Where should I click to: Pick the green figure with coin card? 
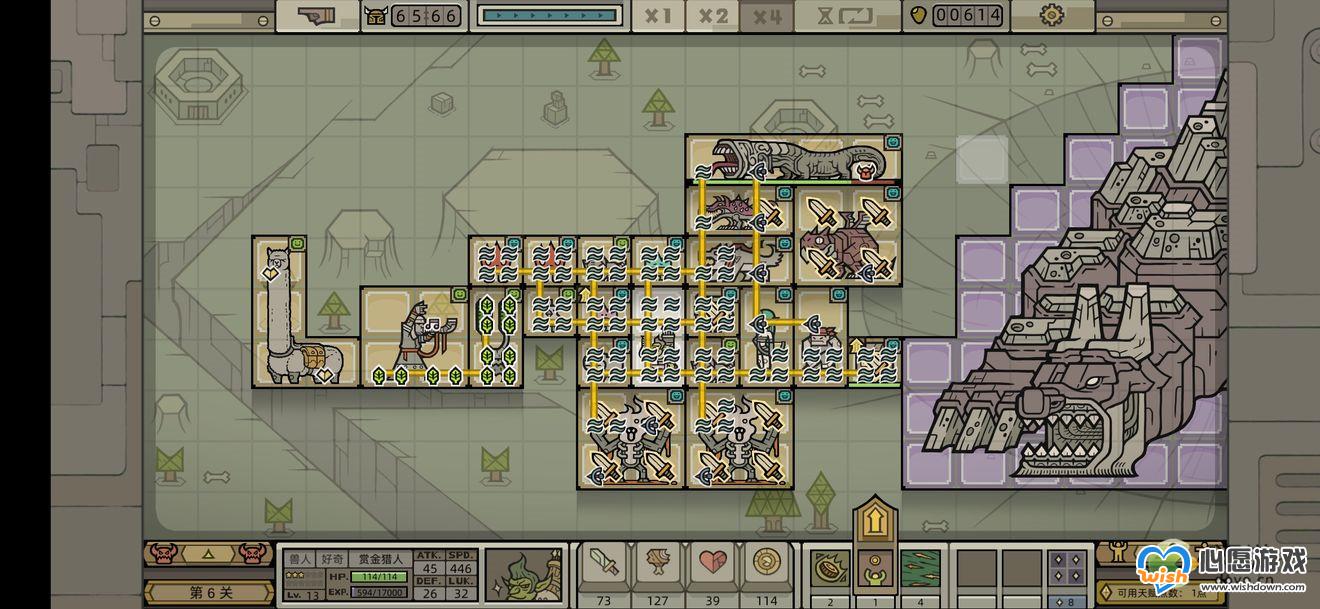point(875,570)
